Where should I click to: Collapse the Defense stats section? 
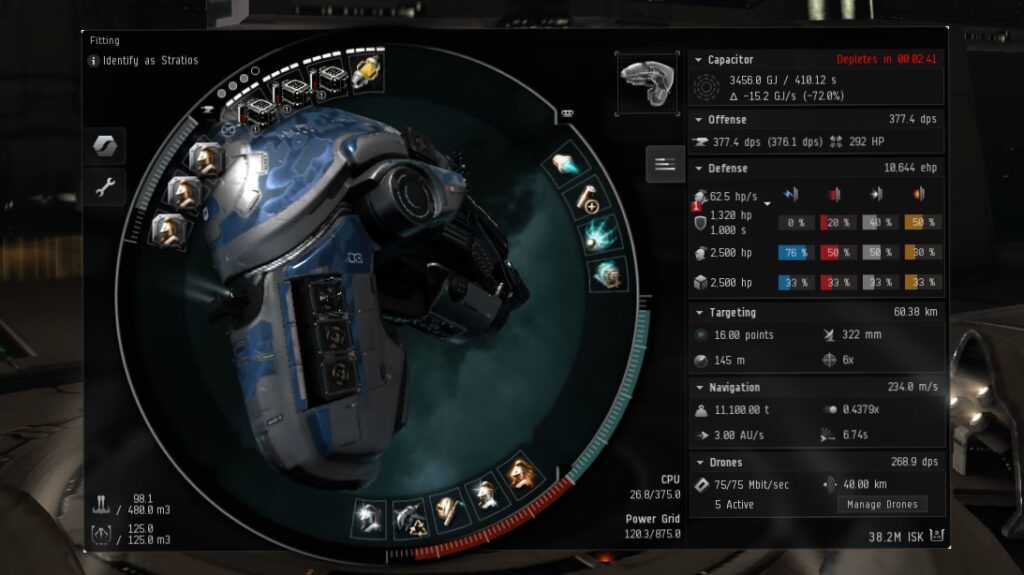click(x=698, y=169)
